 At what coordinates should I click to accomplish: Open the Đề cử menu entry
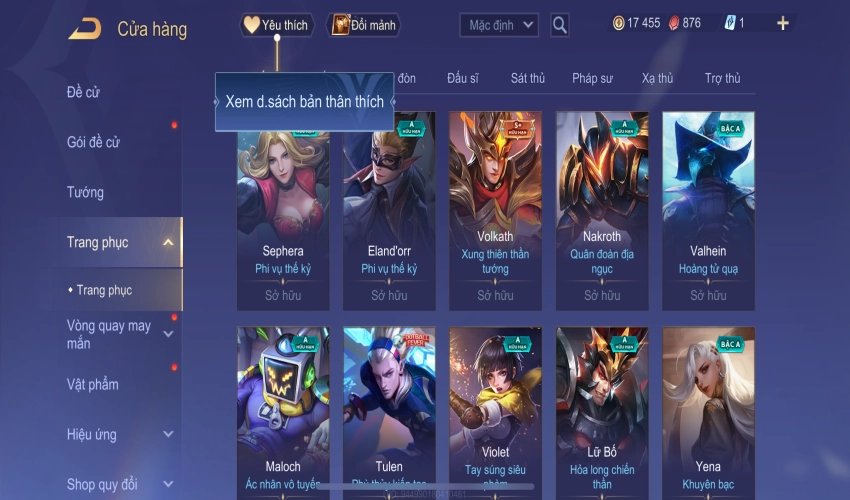(x=83, y=93)
